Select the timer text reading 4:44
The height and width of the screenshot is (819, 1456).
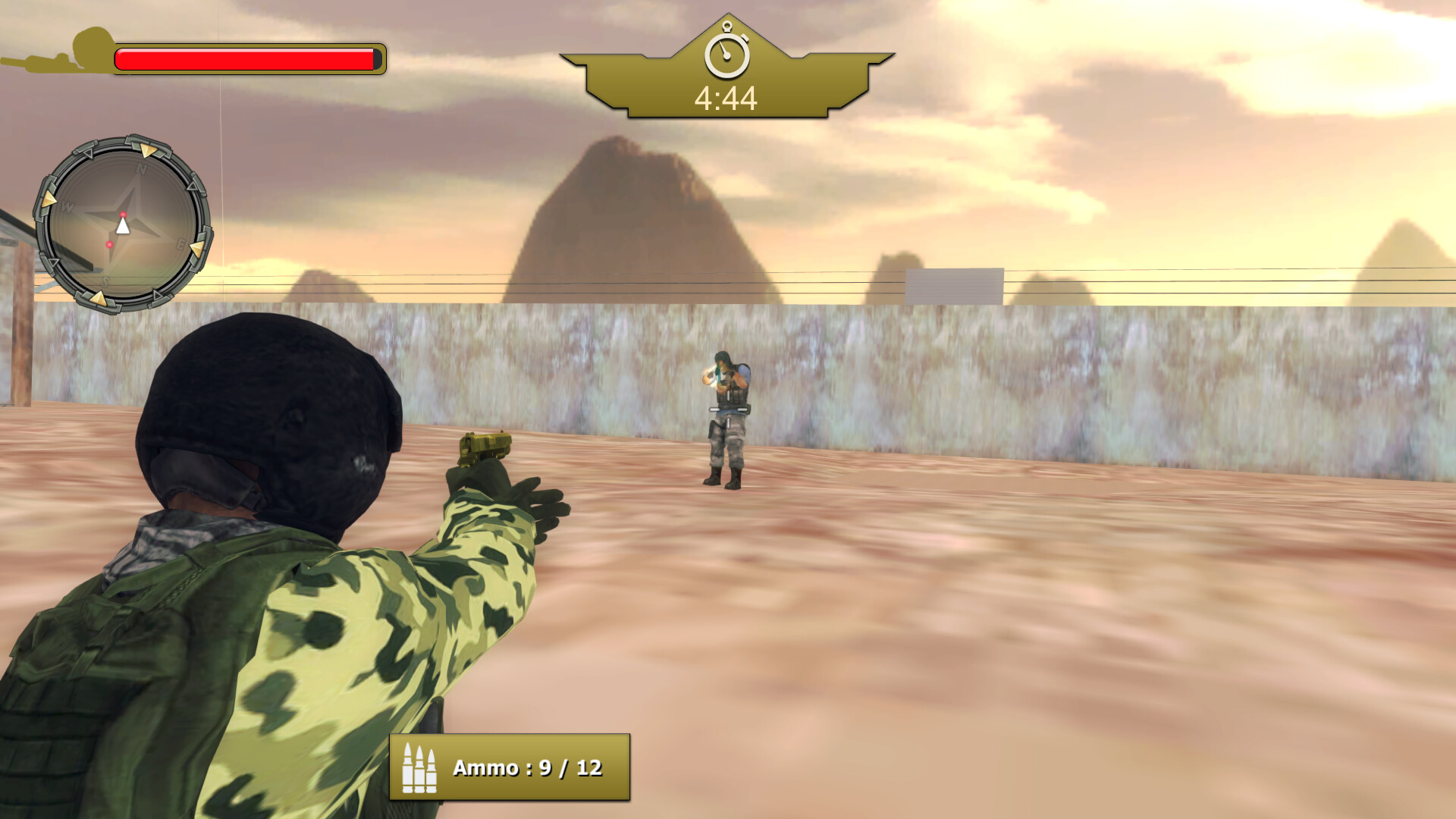point(726,97)
